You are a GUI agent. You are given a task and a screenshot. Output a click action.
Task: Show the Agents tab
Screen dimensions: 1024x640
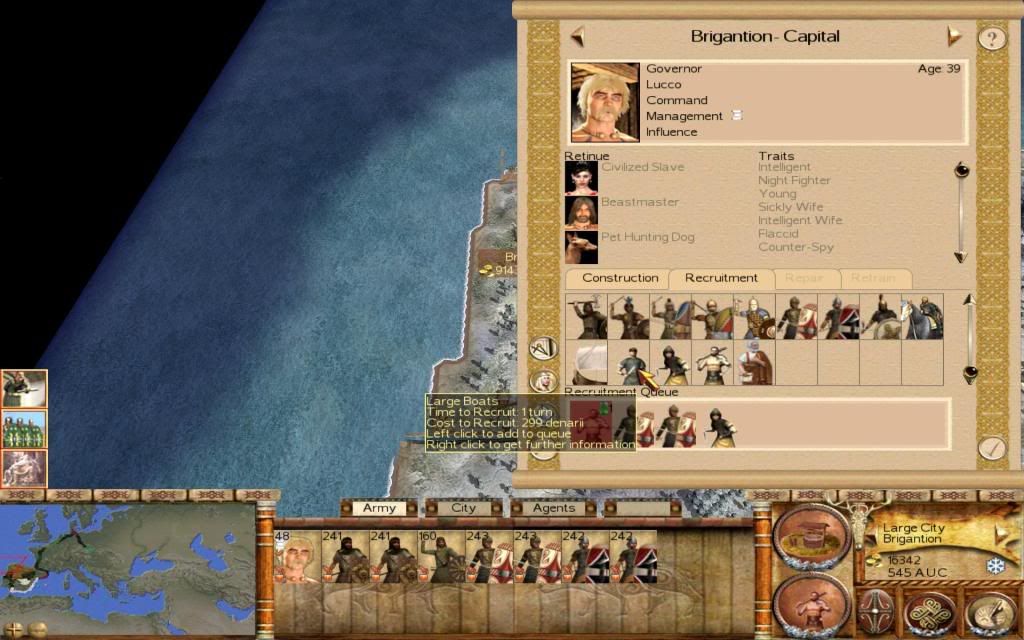pyautogui.click(x=554, y=508)
